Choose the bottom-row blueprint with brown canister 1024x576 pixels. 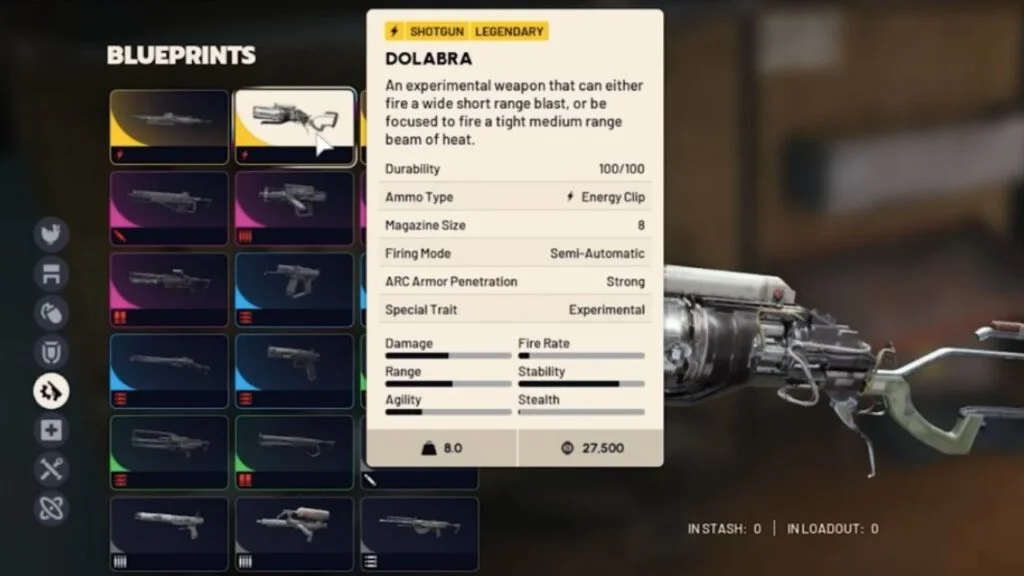coord(295,534)
